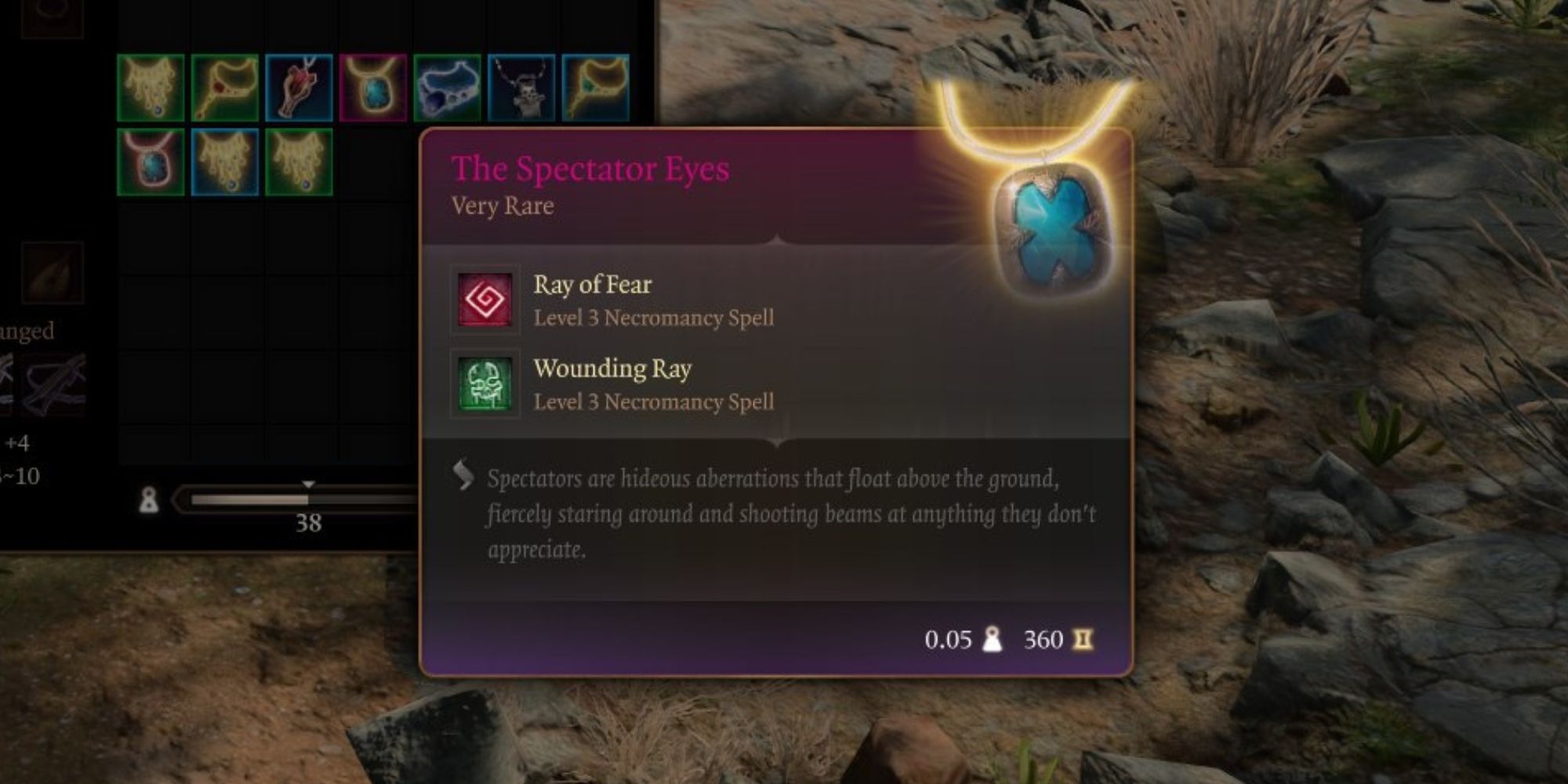
Task: Select the Wounding Ray spell icon
Action: tap(485, 385)
